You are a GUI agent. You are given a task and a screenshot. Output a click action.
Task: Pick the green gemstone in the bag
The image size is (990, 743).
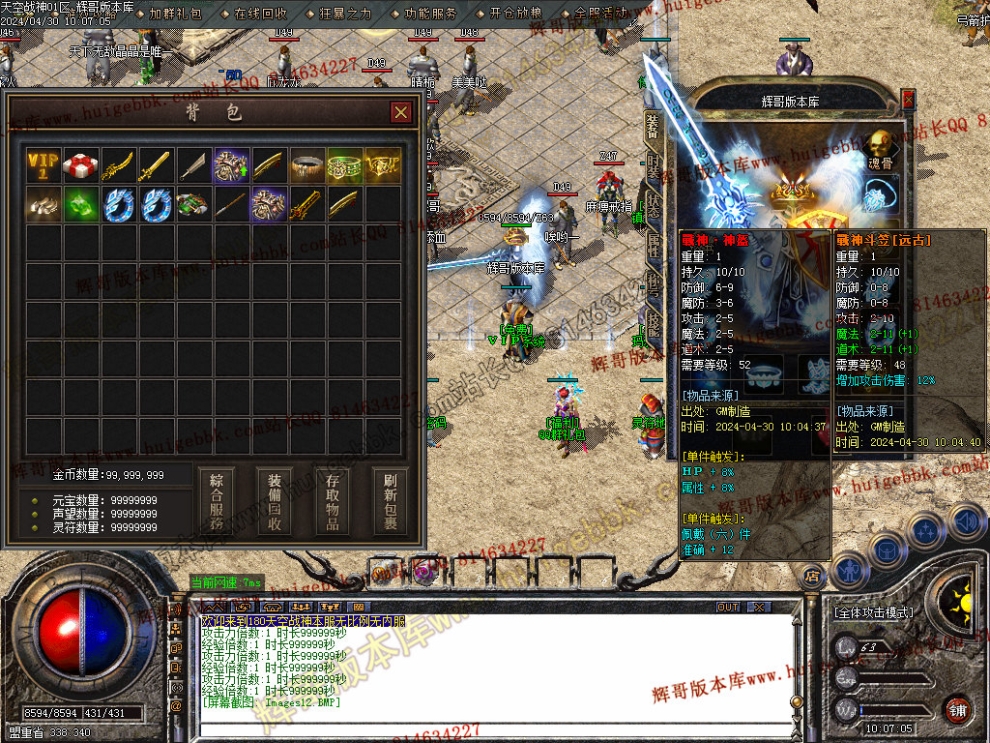(x=81, y=203)
